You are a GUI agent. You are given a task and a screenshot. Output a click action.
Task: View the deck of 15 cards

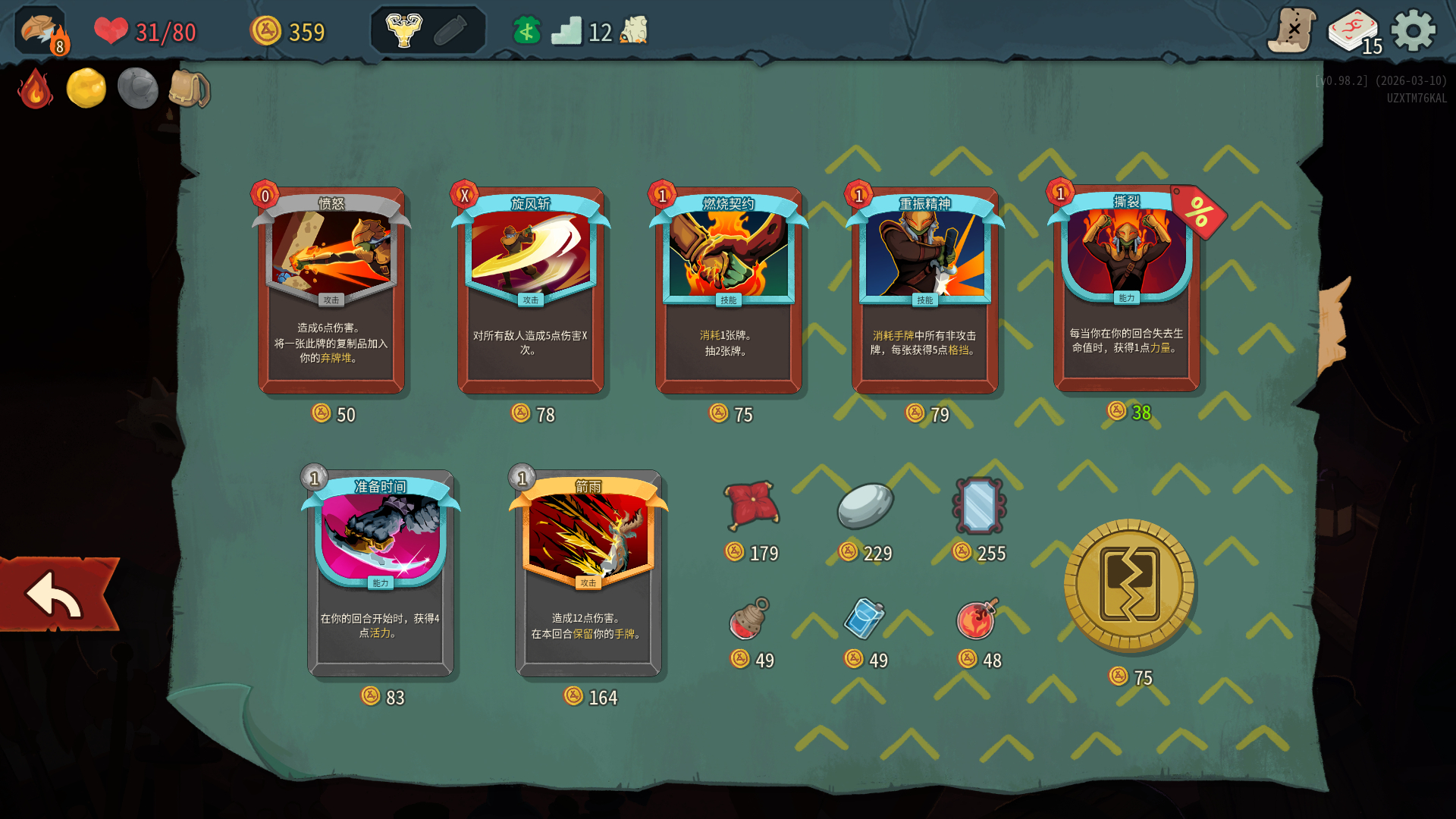(1354, 32)
